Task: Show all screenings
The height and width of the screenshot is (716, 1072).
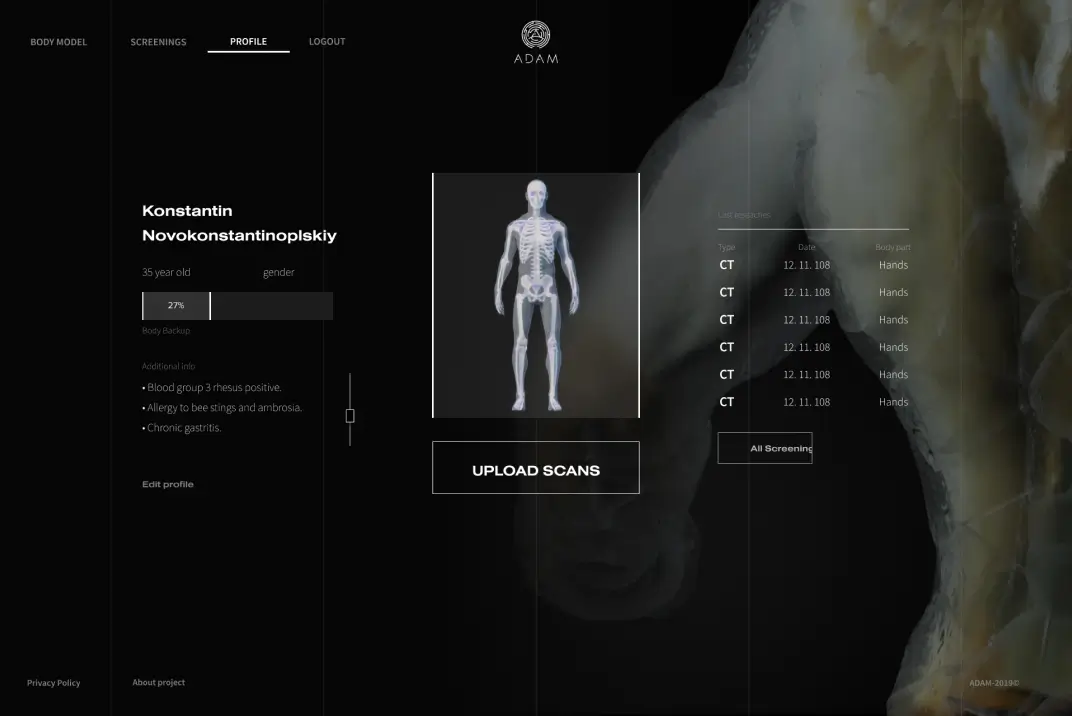Action: point(765,448)
